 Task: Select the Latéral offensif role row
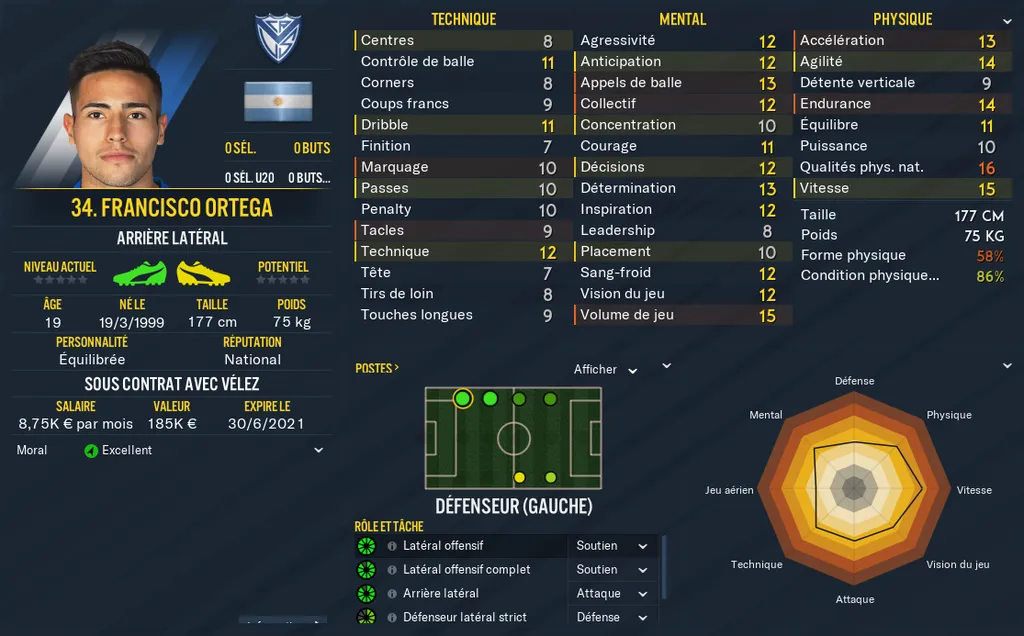click(x=443, y=546)
